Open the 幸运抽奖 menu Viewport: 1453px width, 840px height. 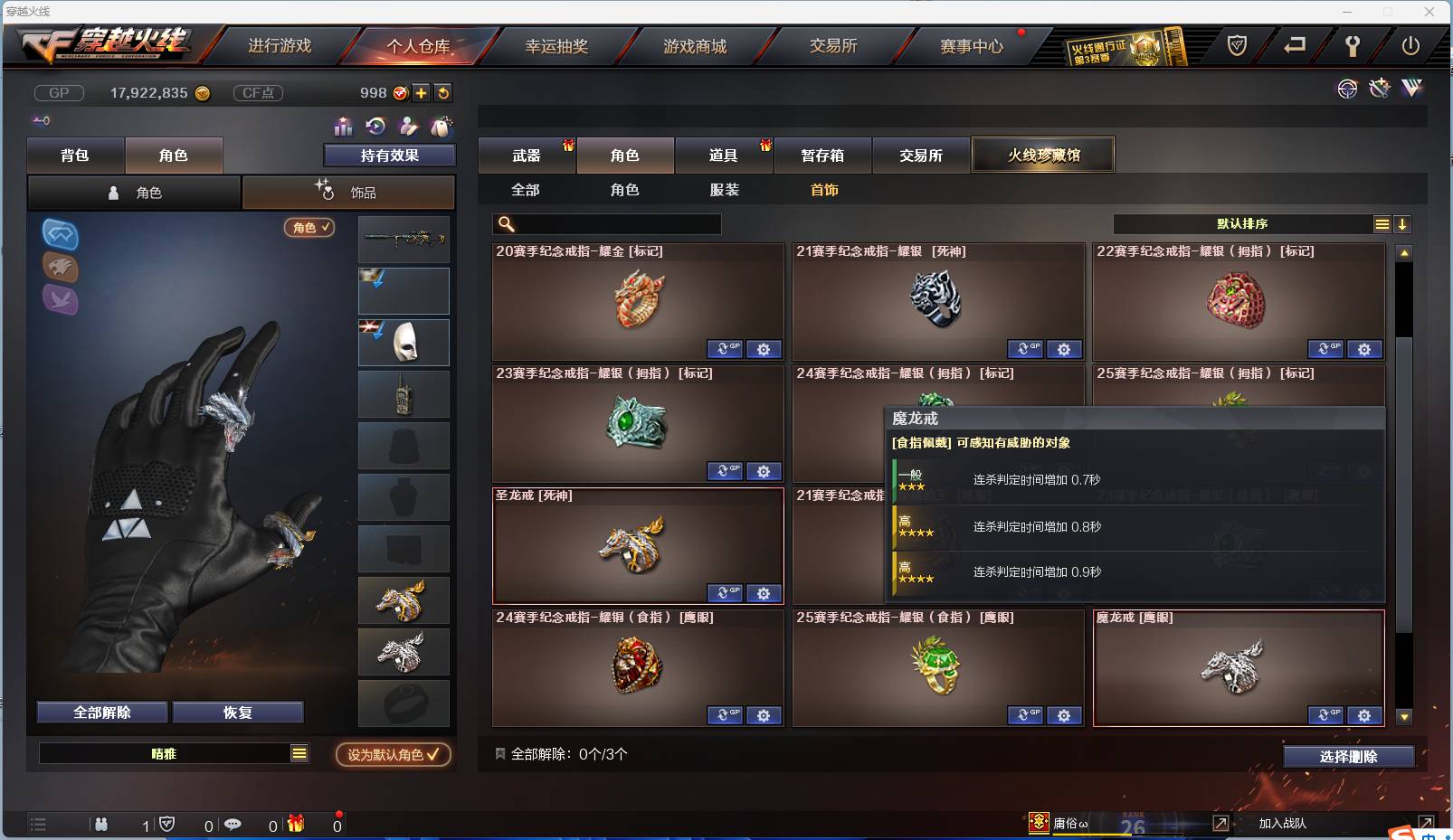(x=558, y=45)
